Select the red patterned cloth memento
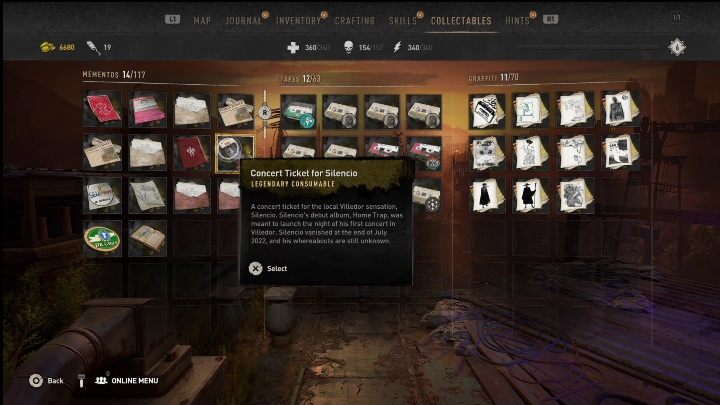720x405 pixels. [x=102, y=110]
